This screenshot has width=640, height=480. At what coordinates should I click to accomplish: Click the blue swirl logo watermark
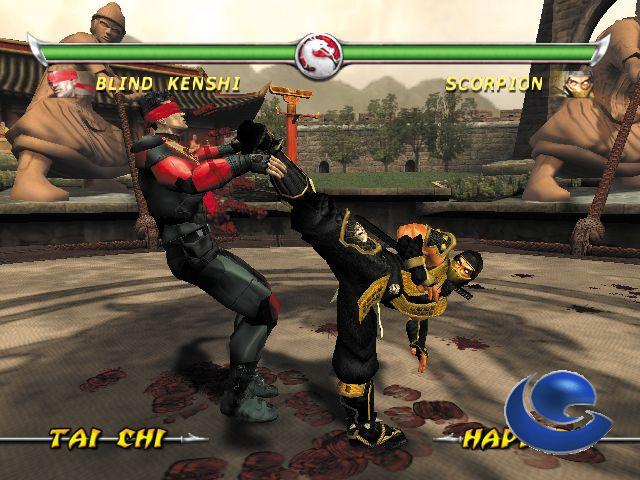tap(556, 414)
